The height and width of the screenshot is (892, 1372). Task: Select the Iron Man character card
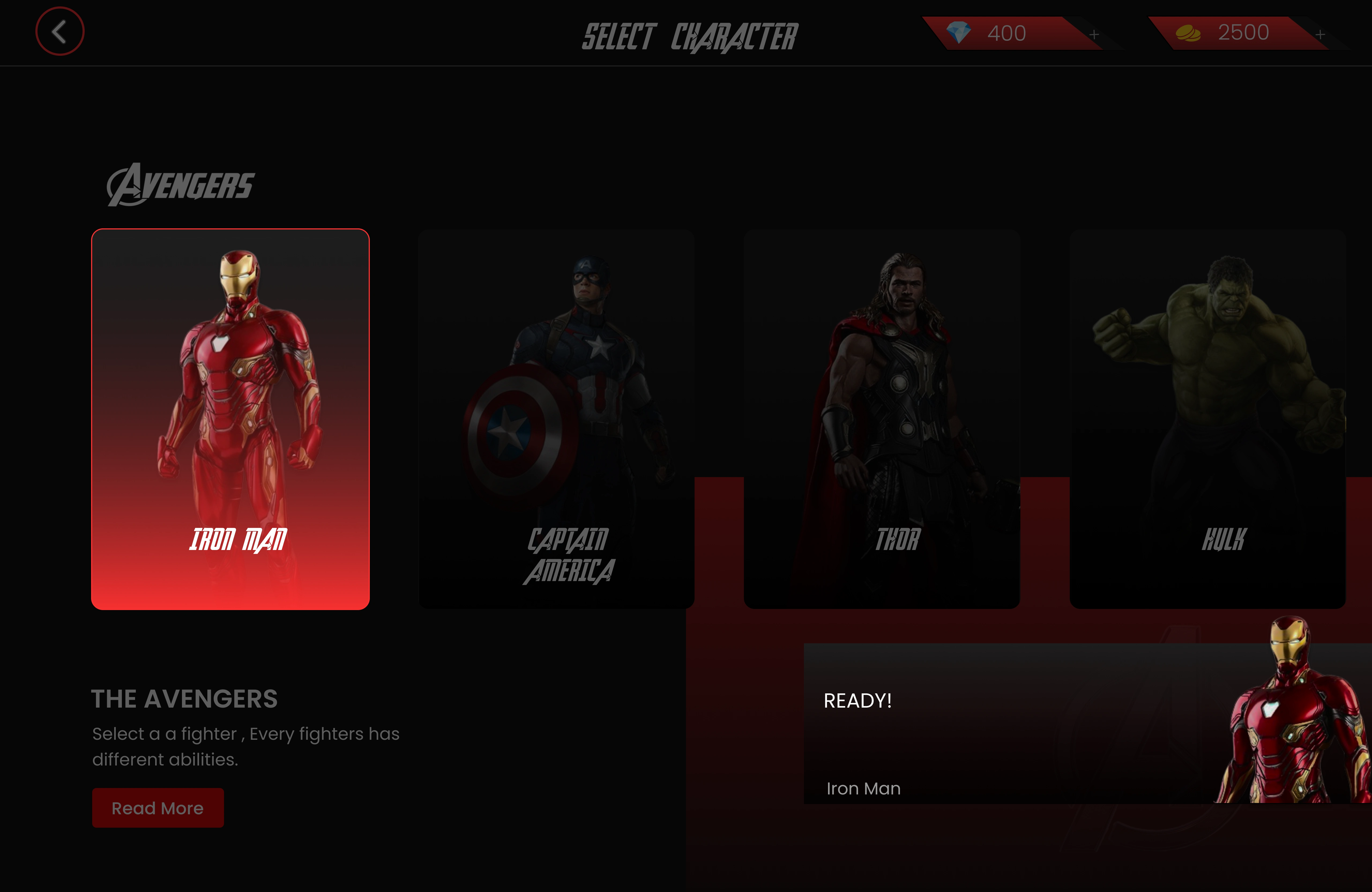[230, 419]
